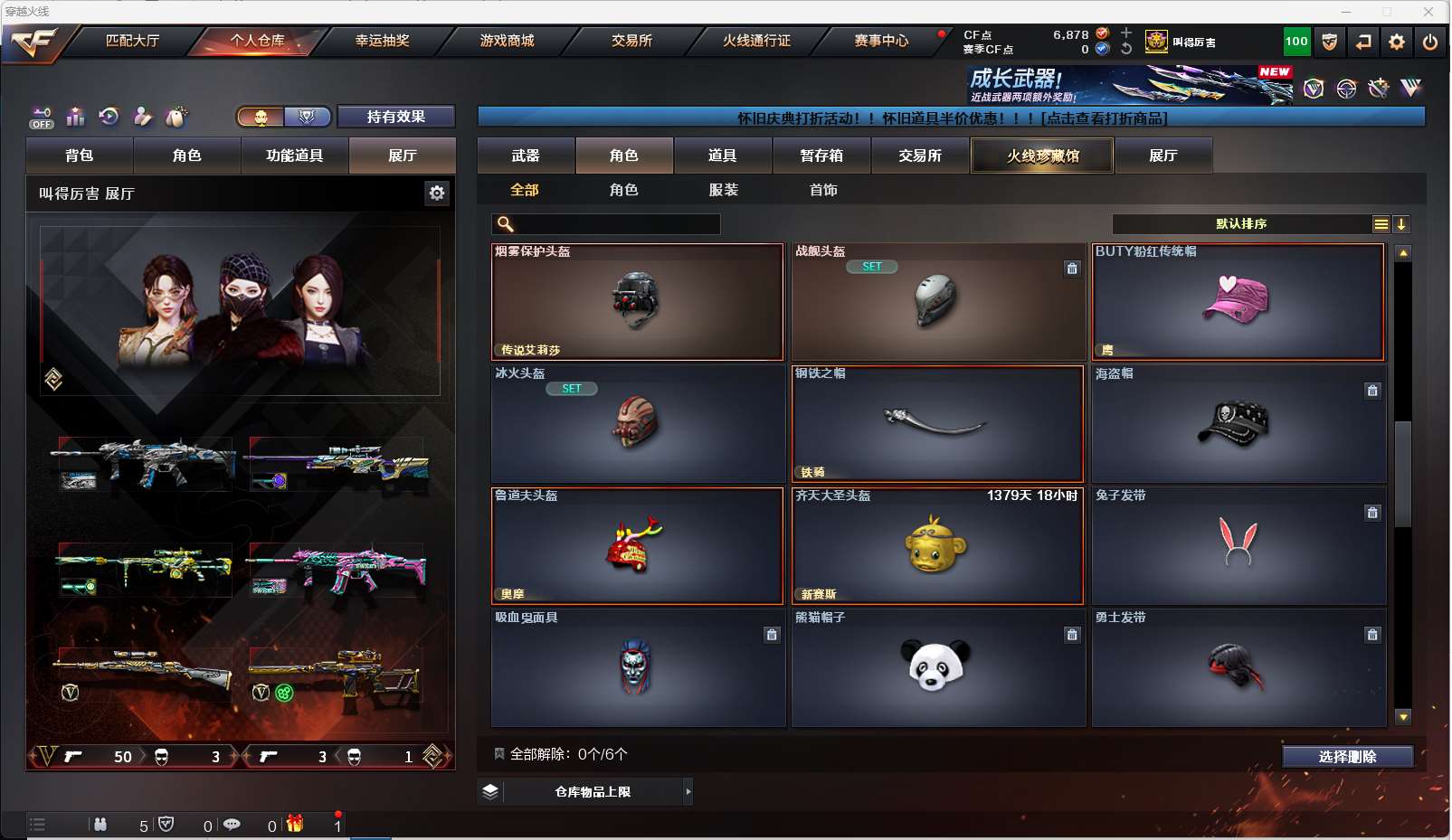Select the 背包 backpack tab

[80, 156]
